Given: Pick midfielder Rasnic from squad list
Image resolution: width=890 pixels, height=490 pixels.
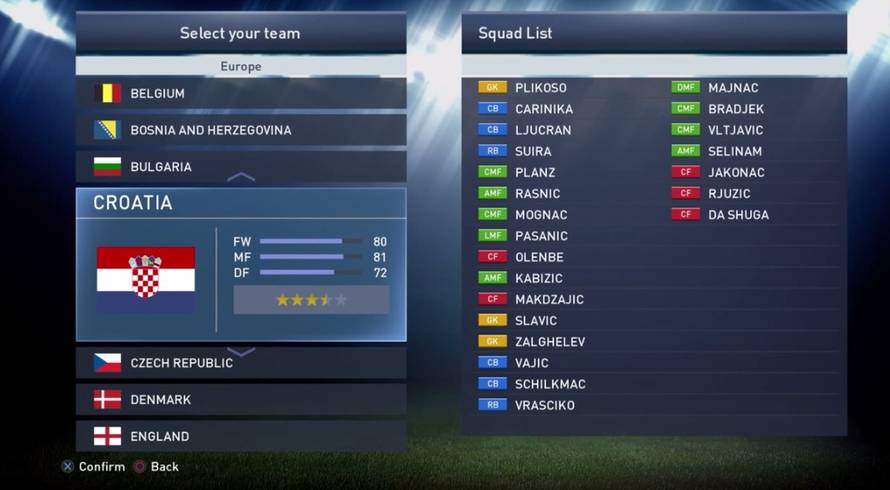Looking at the screenshot, I should click(x=537, y=193).
